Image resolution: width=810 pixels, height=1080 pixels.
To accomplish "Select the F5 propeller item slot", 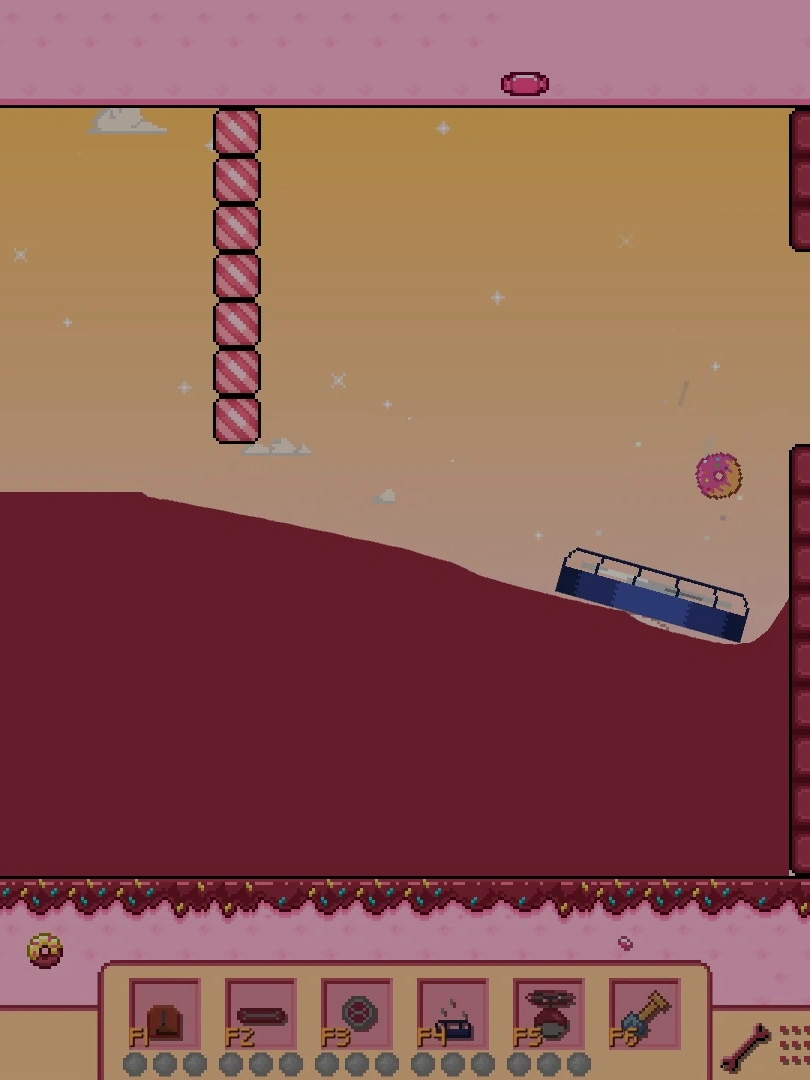I will pyautogui.click(x=549, y=1014).
